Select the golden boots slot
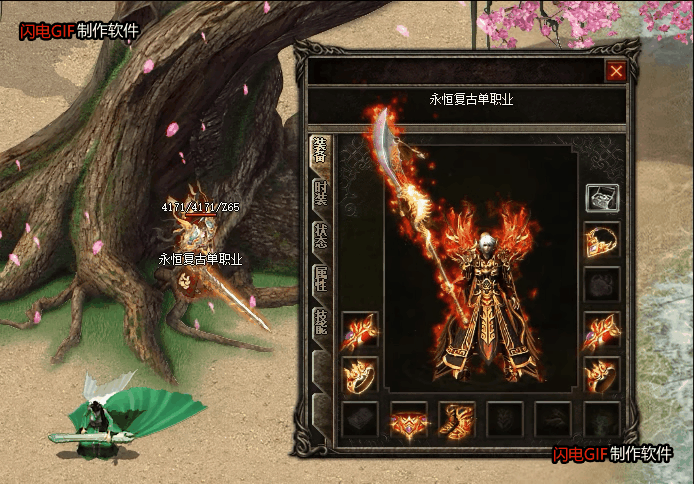The image size is (694, 484). click(456, 420)
